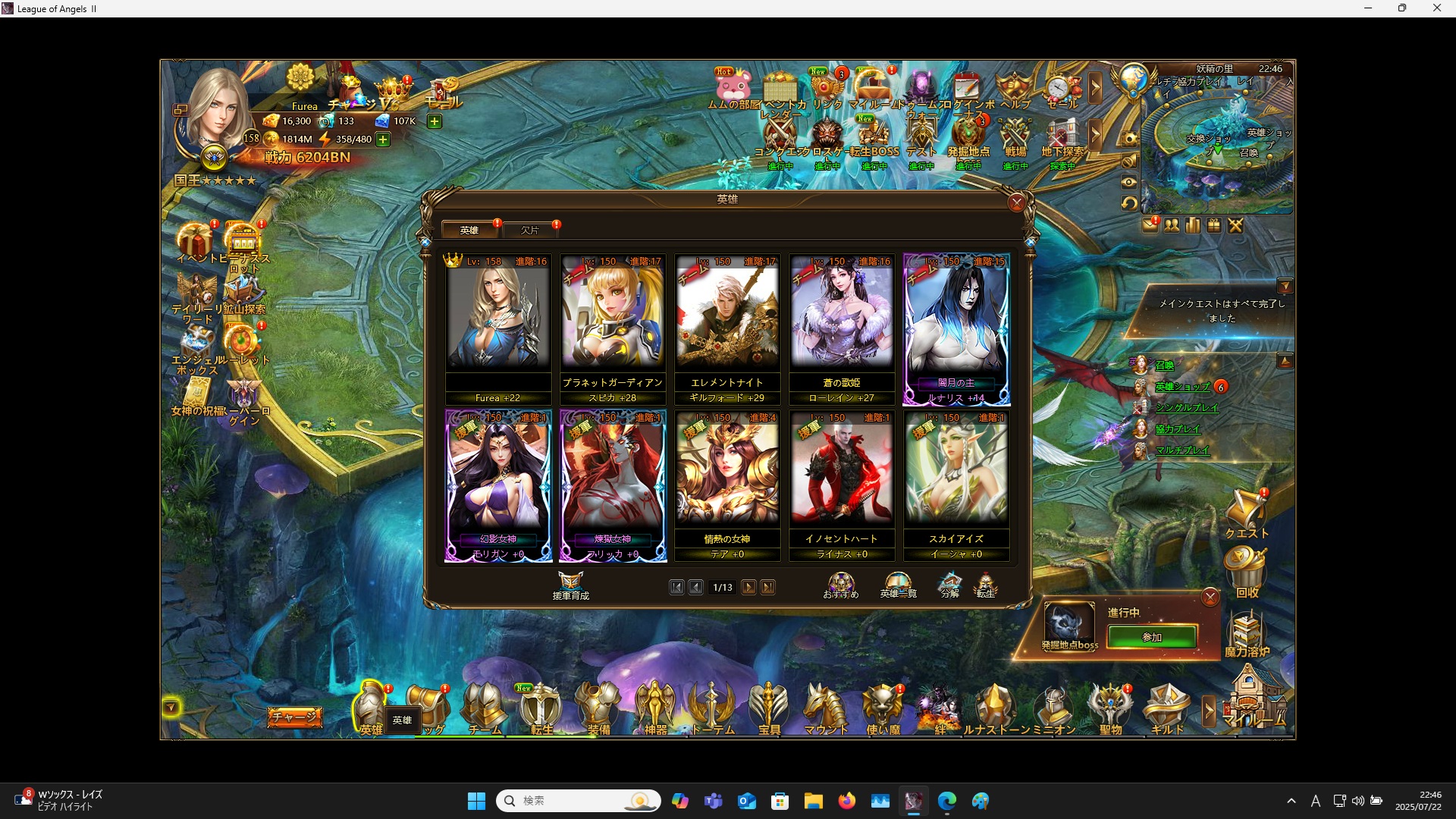Expand the hidden bottom bar icons chevron
Viewport: 1456px width, 819px height.
click(x=1207, y=709)
